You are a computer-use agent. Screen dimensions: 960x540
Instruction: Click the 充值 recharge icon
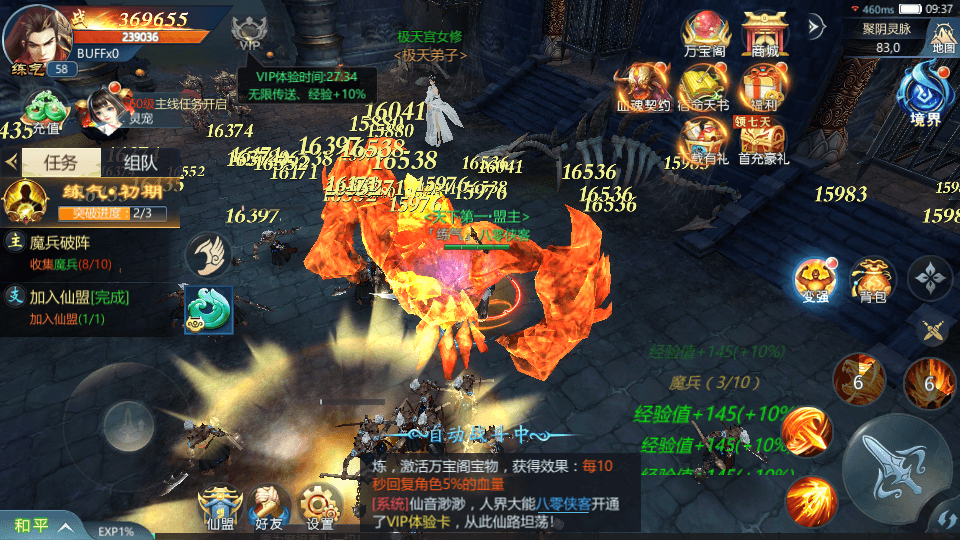(x=45, y=110)
